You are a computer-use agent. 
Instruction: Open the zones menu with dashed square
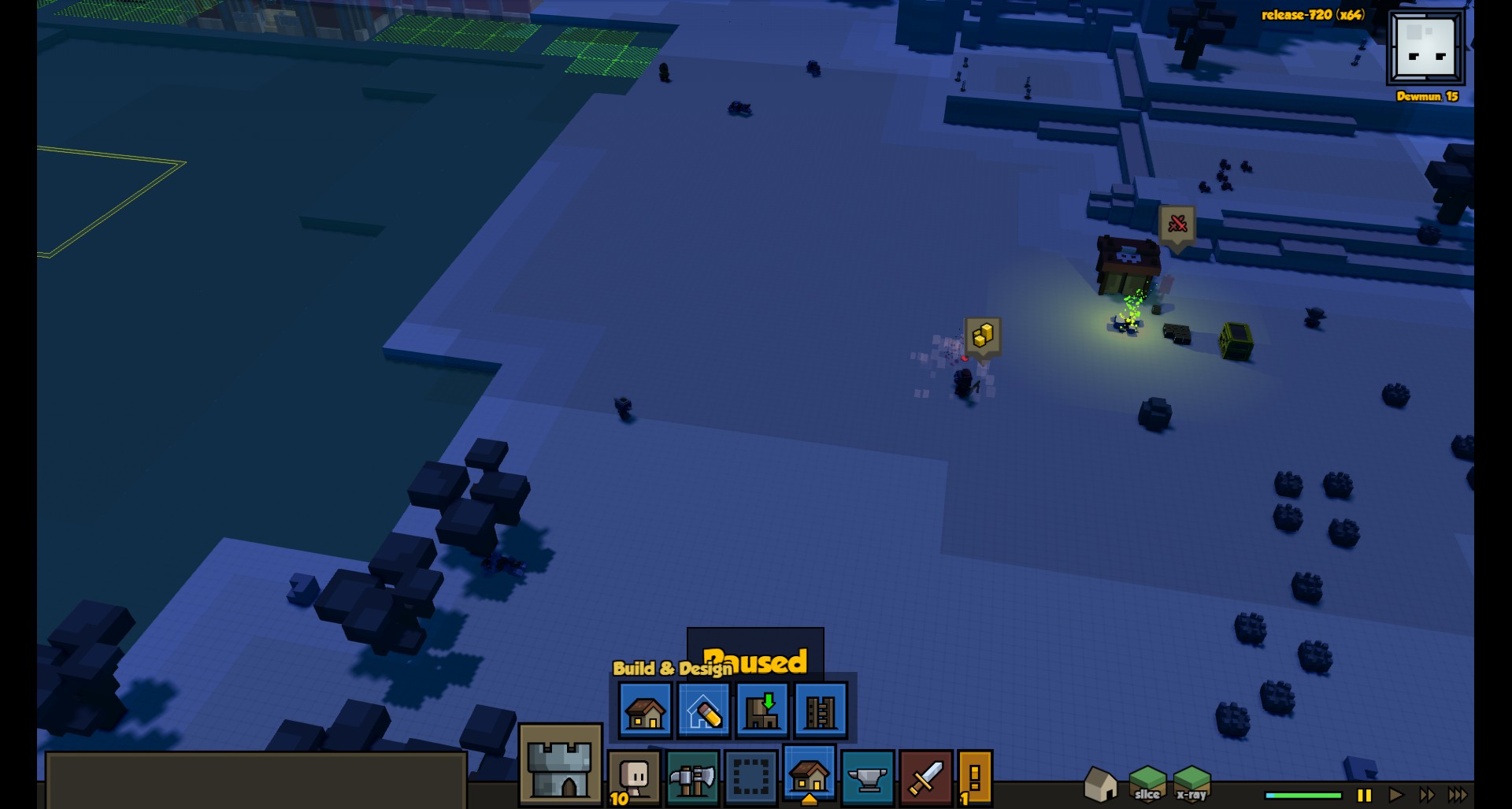750,778
